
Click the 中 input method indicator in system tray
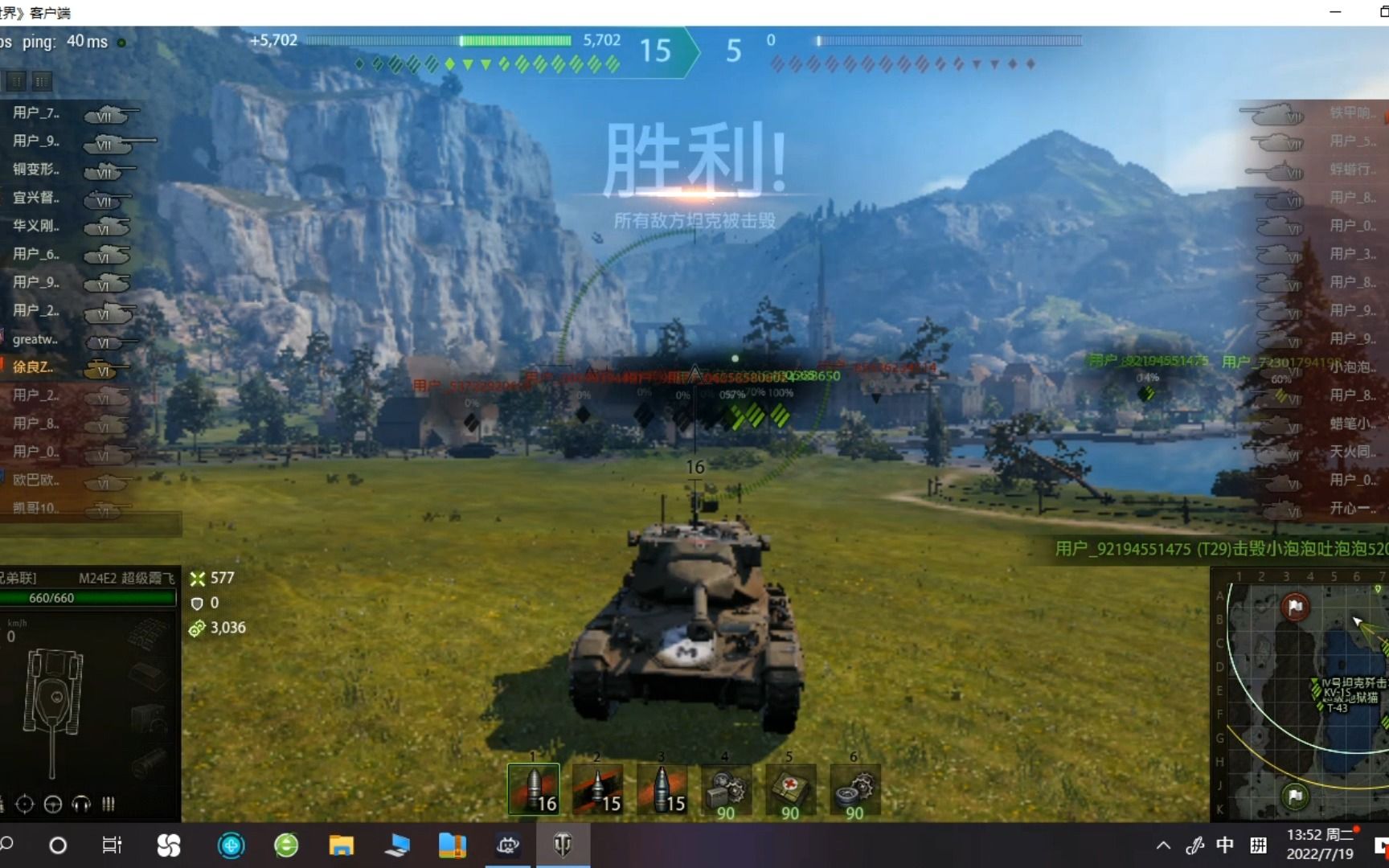coord(1225,845)
